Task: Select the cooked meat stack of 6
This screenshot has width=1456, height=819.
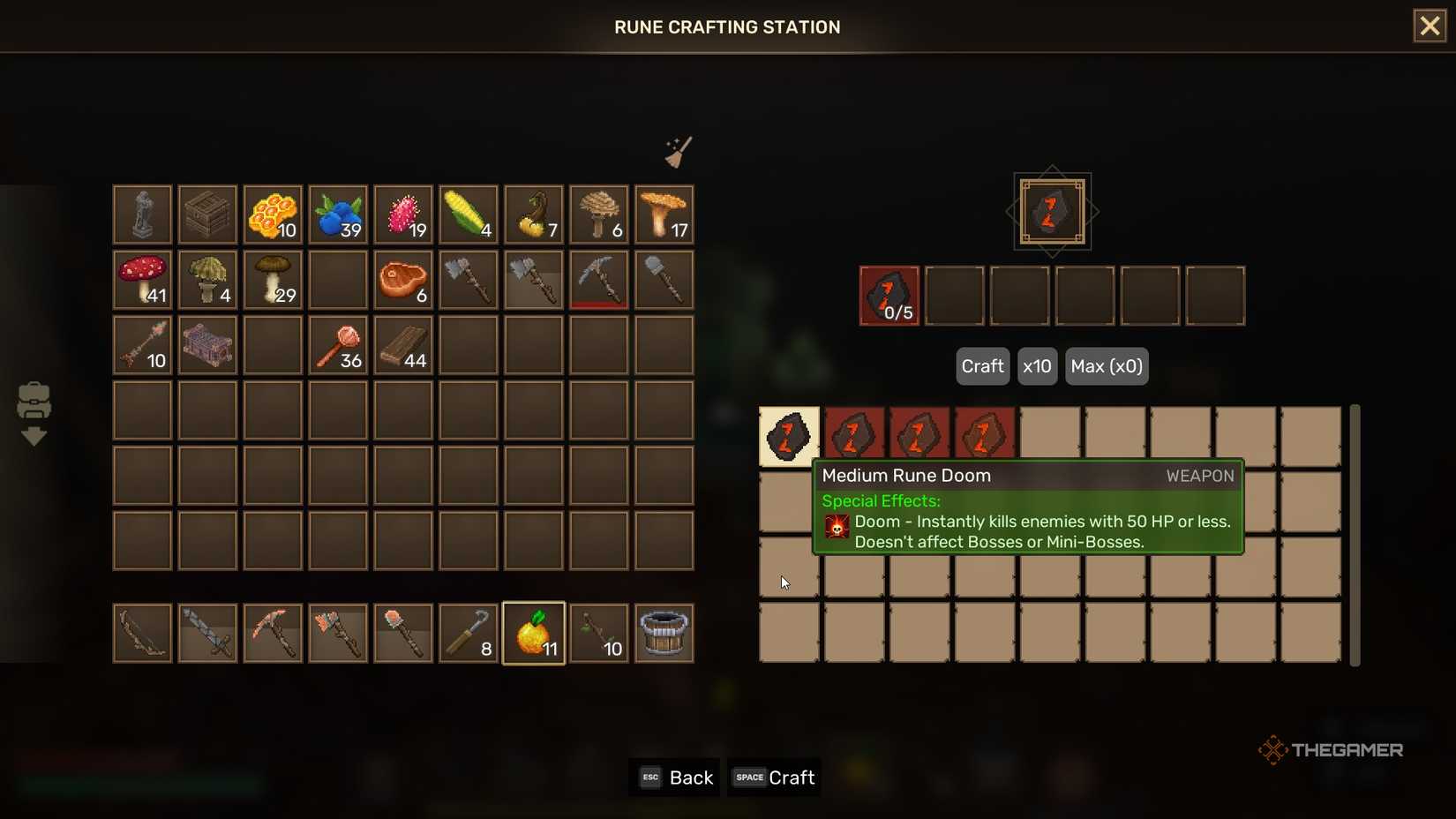Action: (x=403, y=280)
